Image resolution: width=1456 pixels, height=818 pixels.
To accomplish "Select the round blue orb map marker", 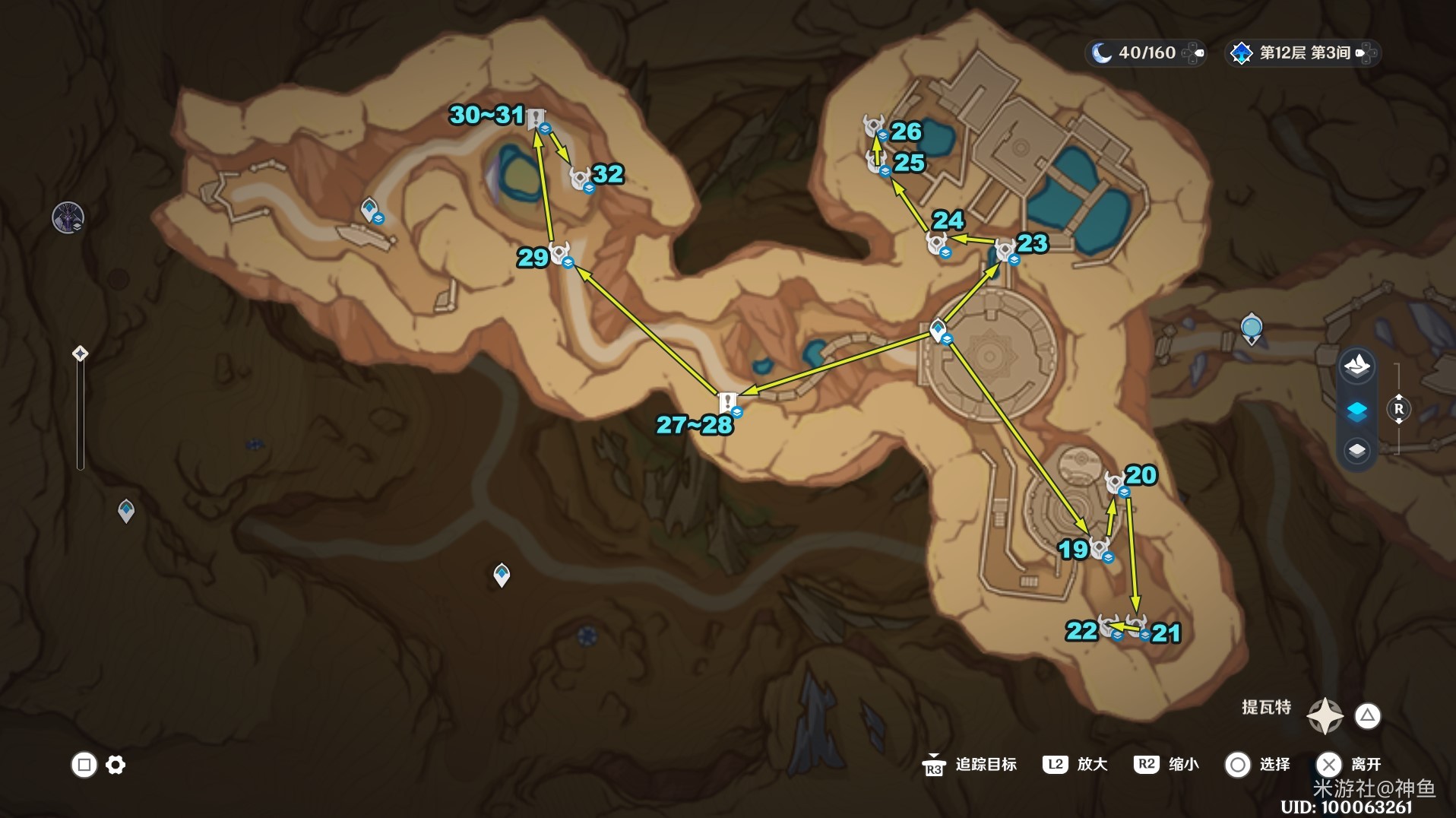I will tap(1251, 328).
